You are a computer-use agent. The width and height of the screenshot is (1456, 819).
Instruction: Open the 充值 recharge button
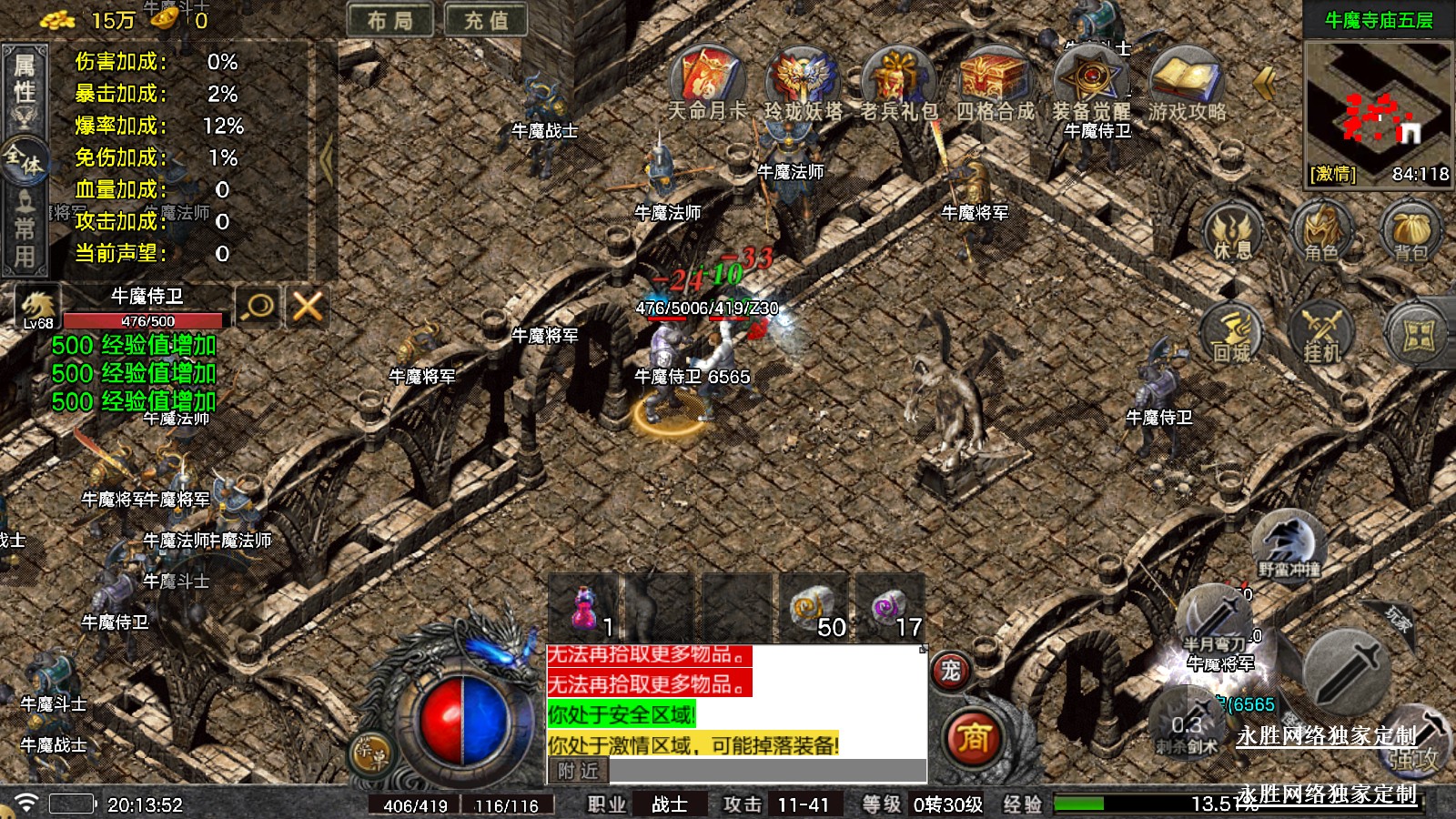pos(486,20)
